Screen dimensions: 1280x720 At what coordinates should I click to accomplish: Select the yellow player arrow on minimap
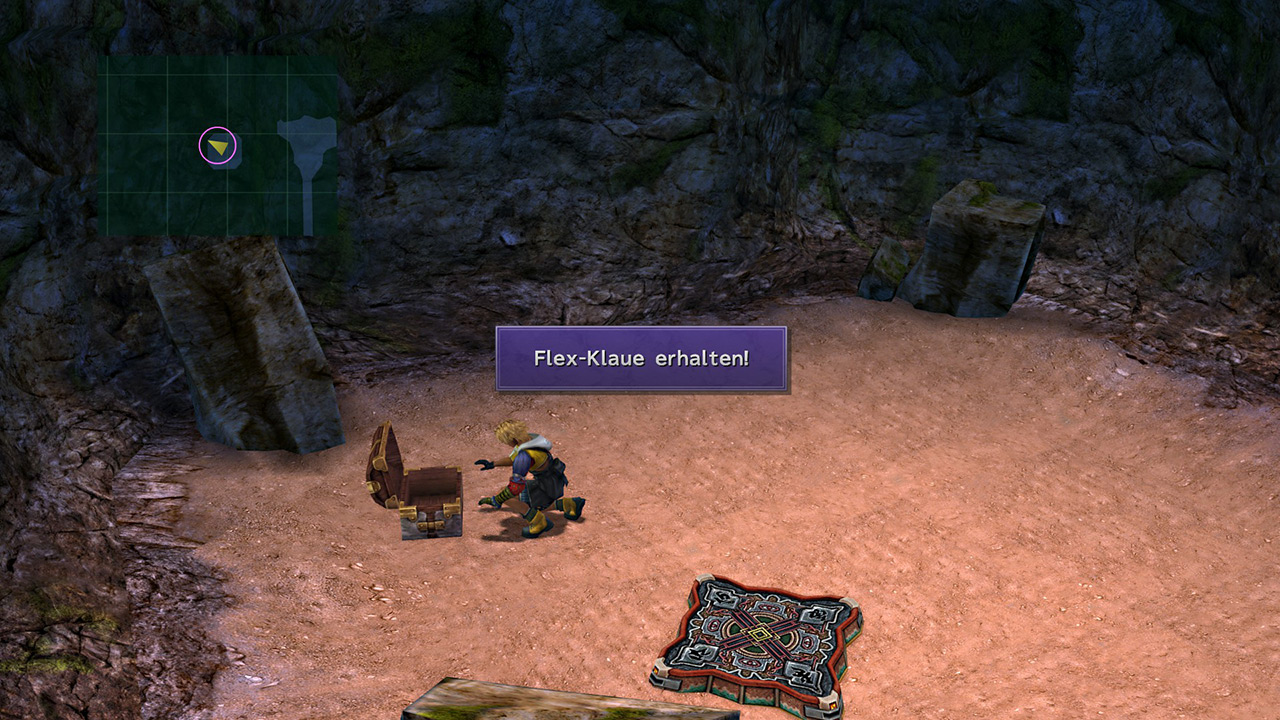[218, 147]
